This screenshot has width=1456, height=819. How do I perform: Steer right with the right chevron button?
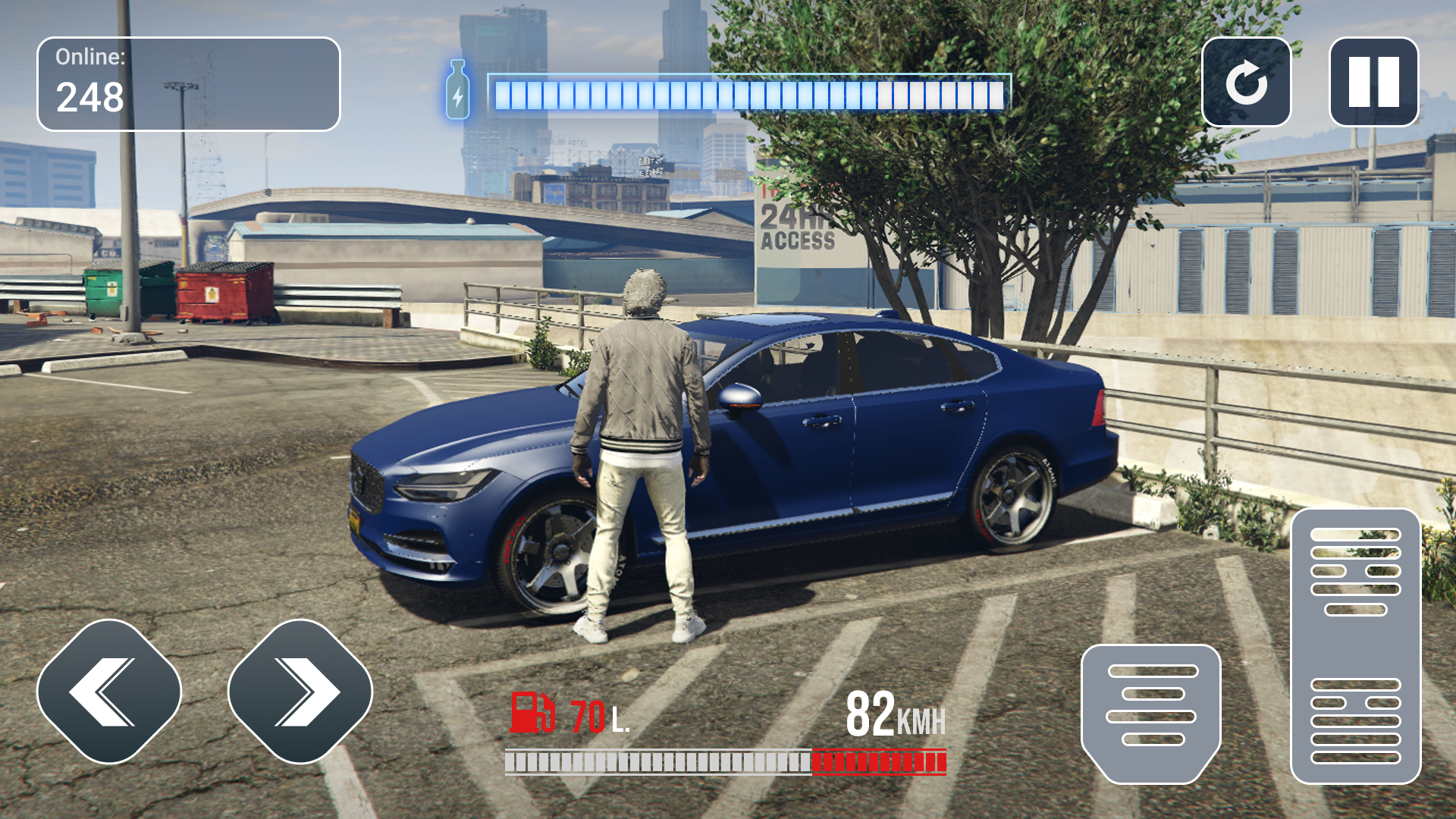click(x=300, y=691)
